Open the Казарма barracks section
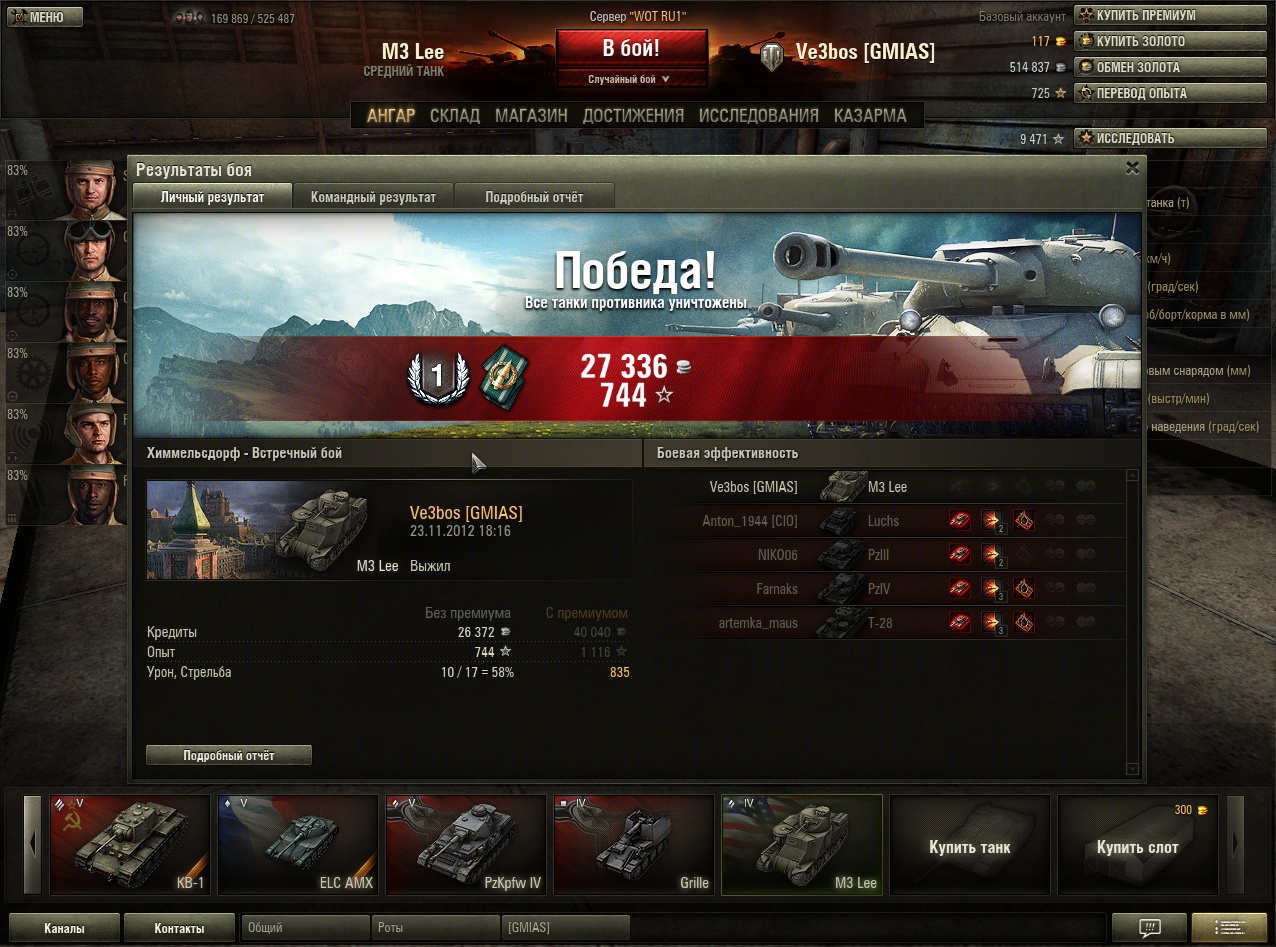This screenshot has width=1276, height=947. tap(870, 116)
